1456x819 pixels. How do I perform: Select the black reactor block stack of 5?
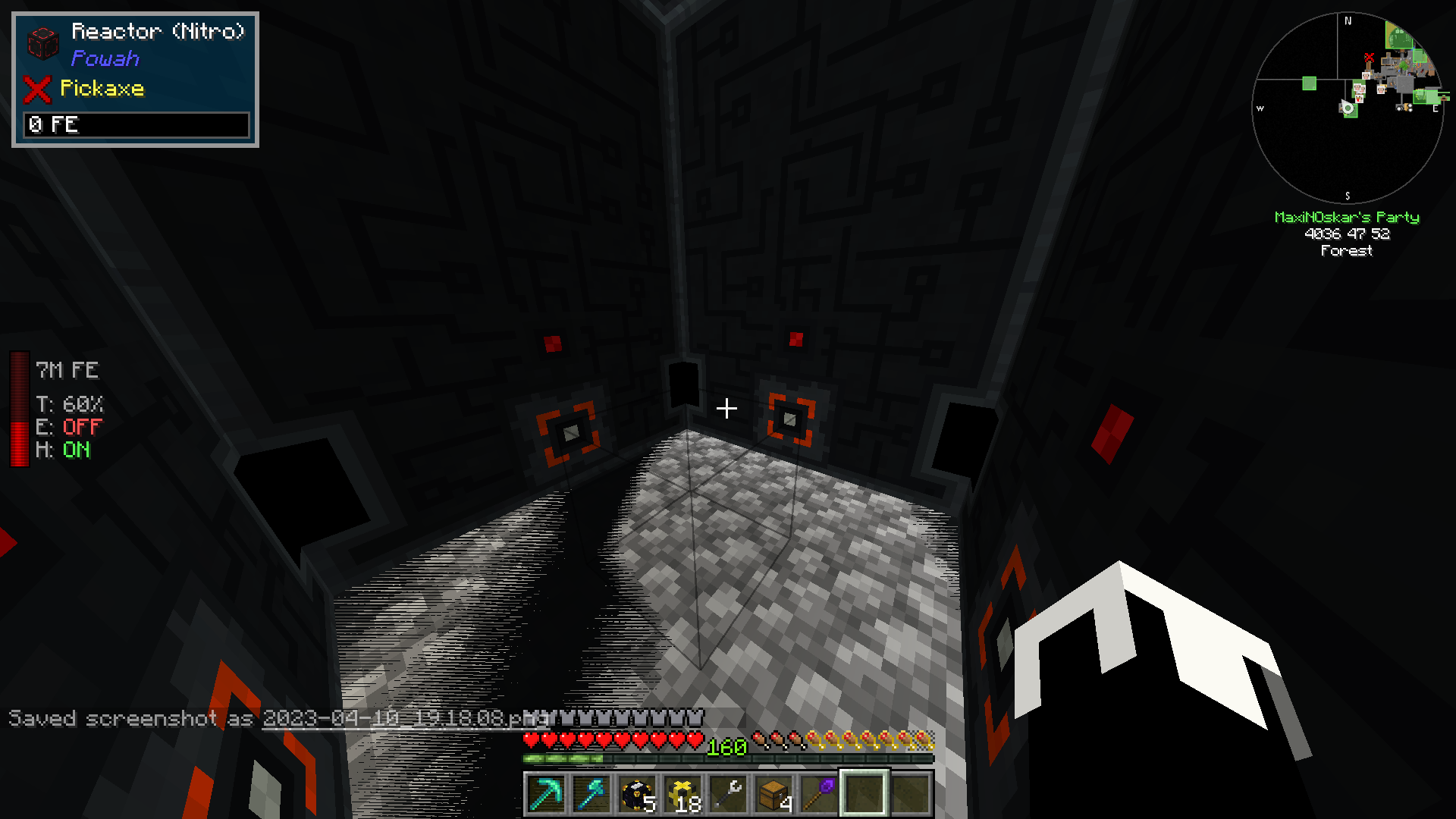coord(637,792)
